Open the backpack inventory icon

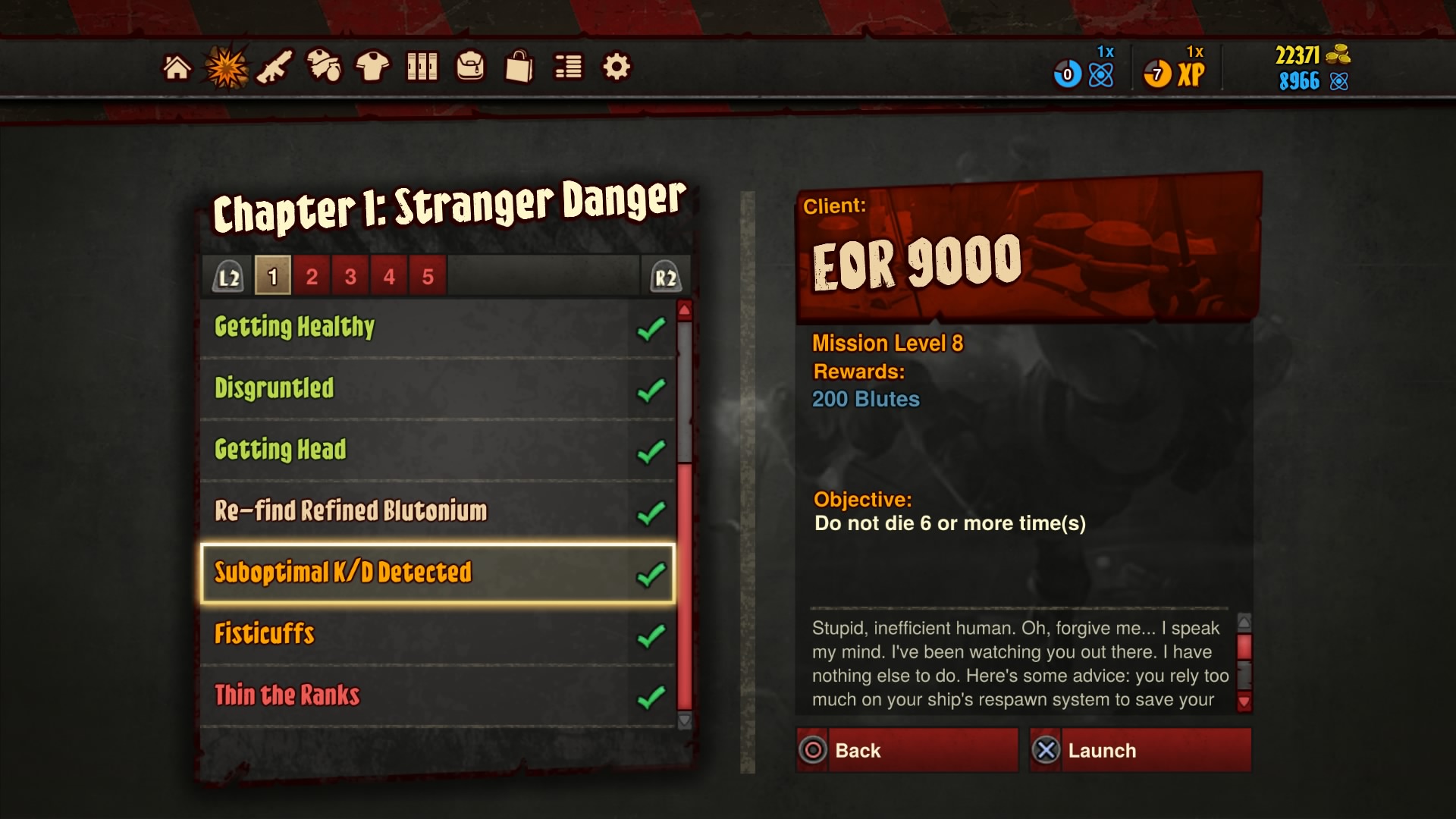471,67
